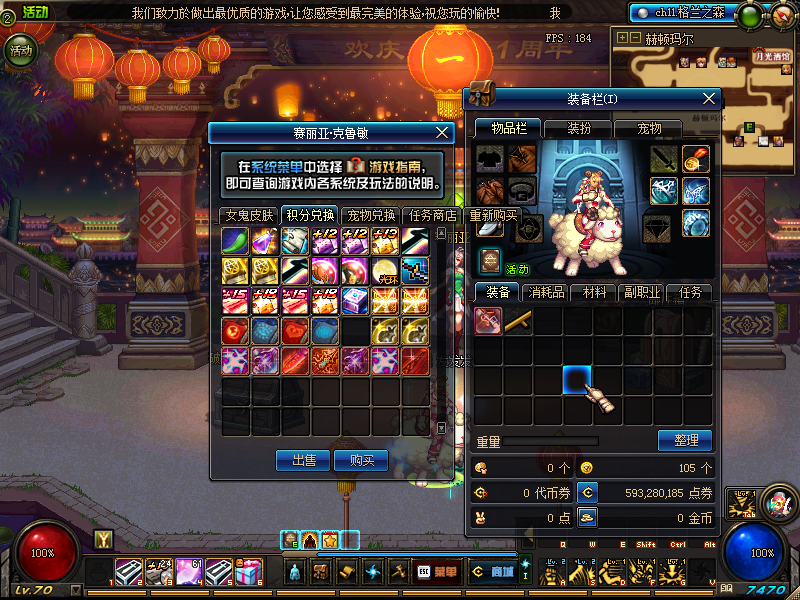
Task: Click the 活动 event button
Action: 19,52
